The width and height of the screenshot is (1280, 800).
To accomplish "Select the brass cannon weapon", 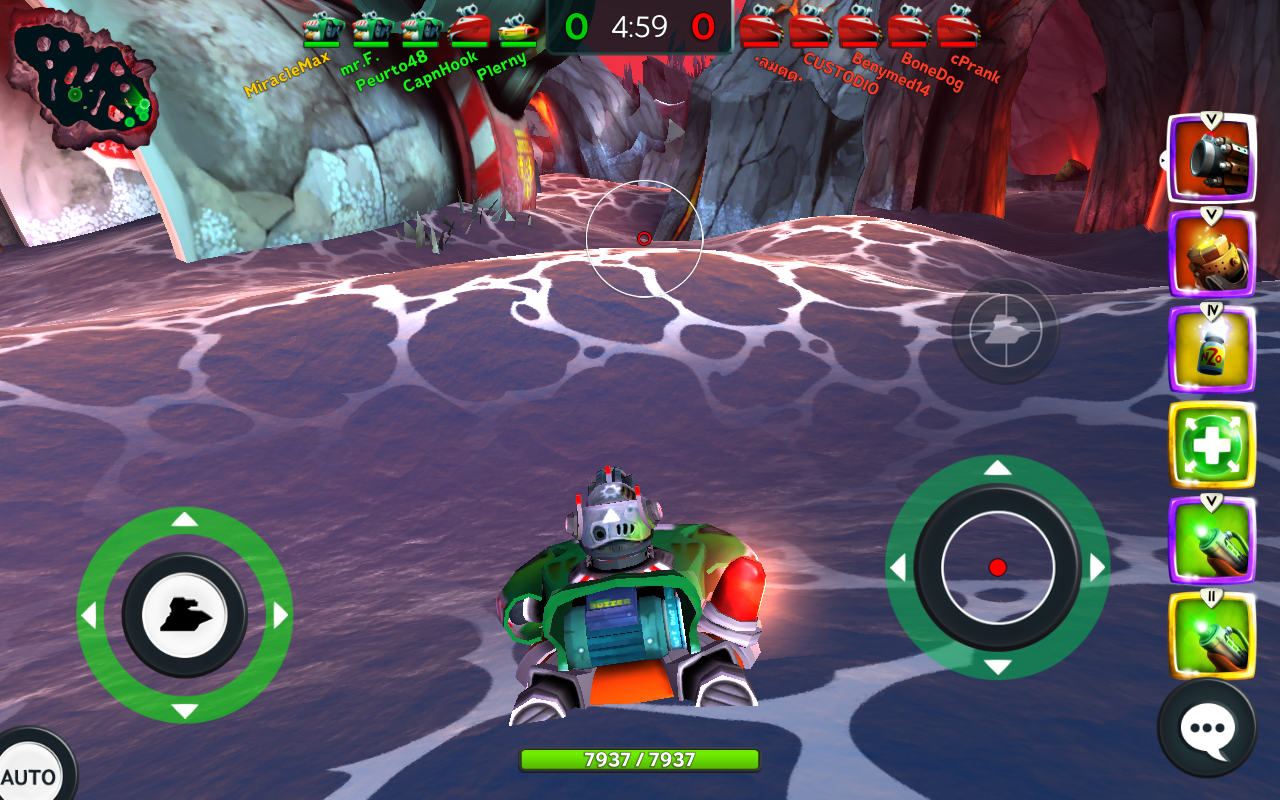I will click(1211, 254).
